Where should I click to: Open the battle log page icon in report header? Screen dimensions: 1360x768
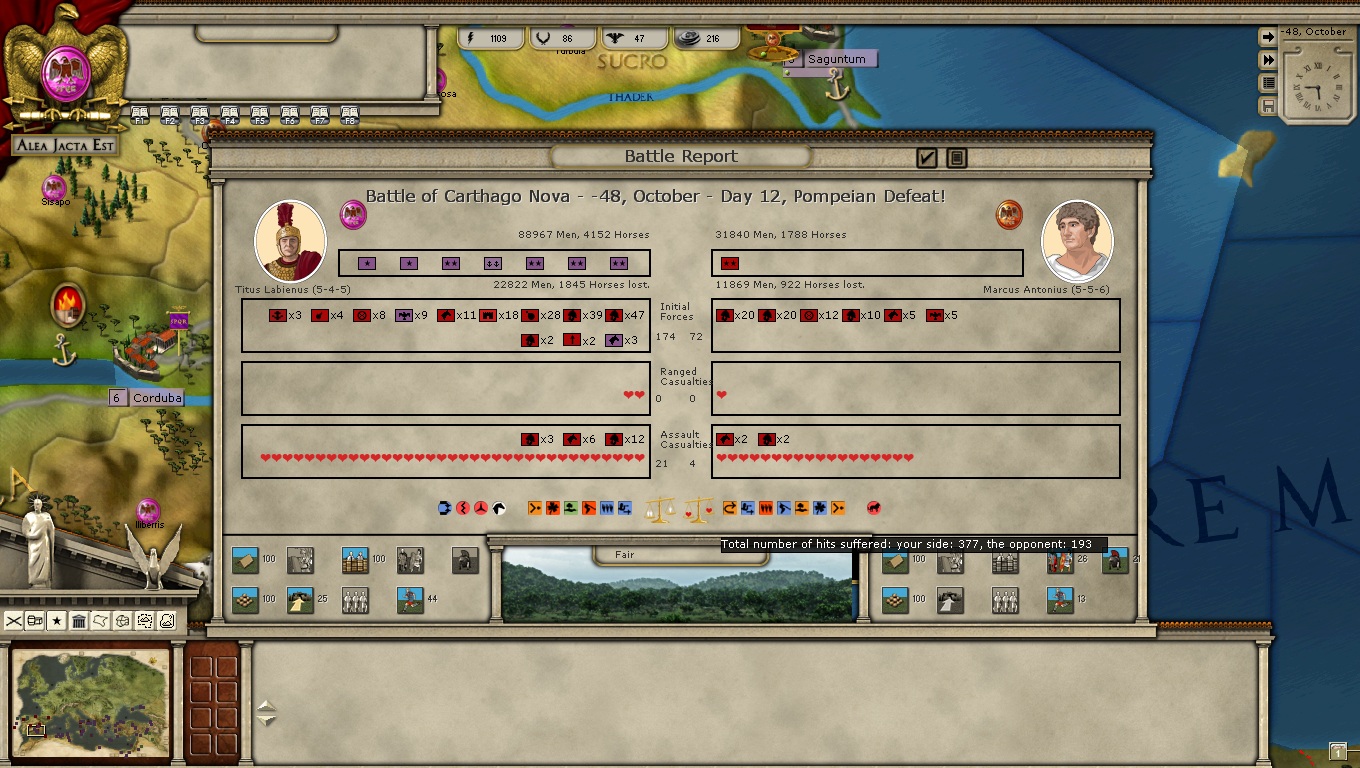point(956,158)
